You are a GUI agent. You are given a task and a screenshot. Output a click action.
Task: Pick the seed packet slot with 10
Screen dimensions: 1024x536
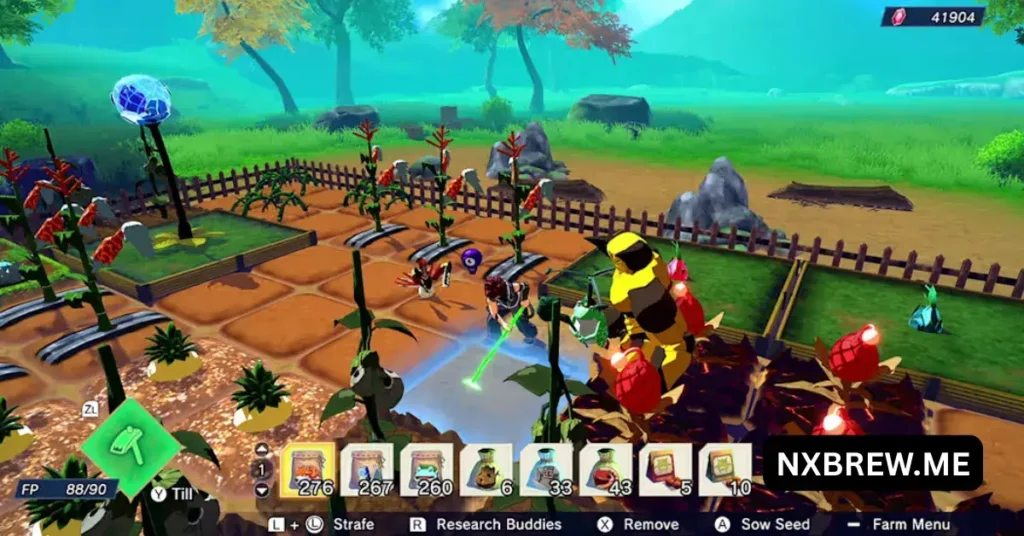tap(725, 469)
